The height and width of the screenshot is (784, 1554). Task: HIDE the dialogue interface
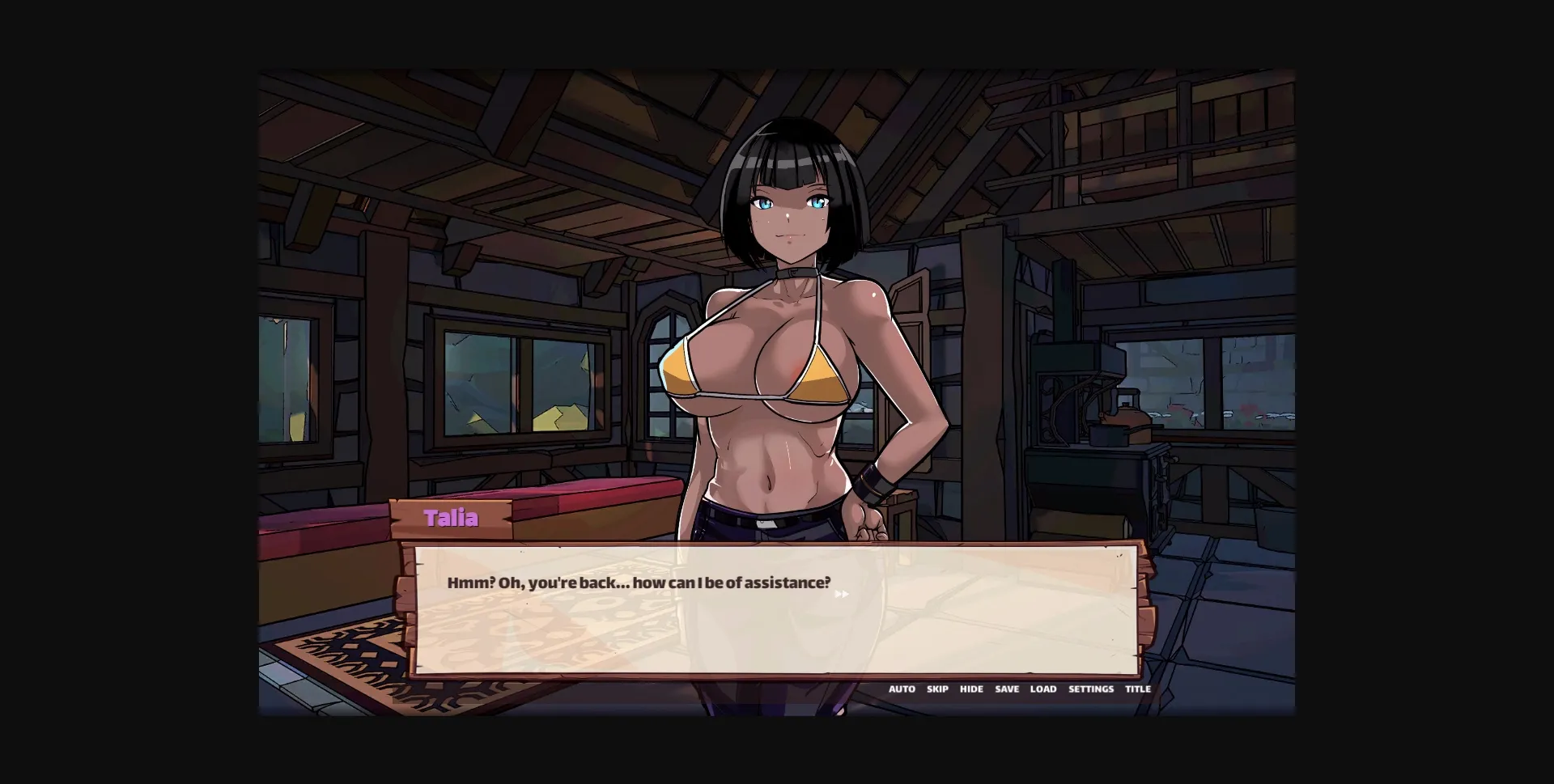point(971,689)
